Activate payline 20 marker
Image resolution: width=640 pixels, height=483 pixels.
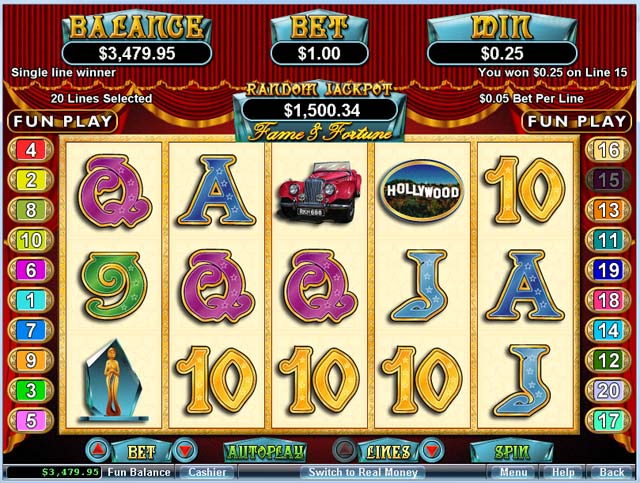tap(607, 390)
